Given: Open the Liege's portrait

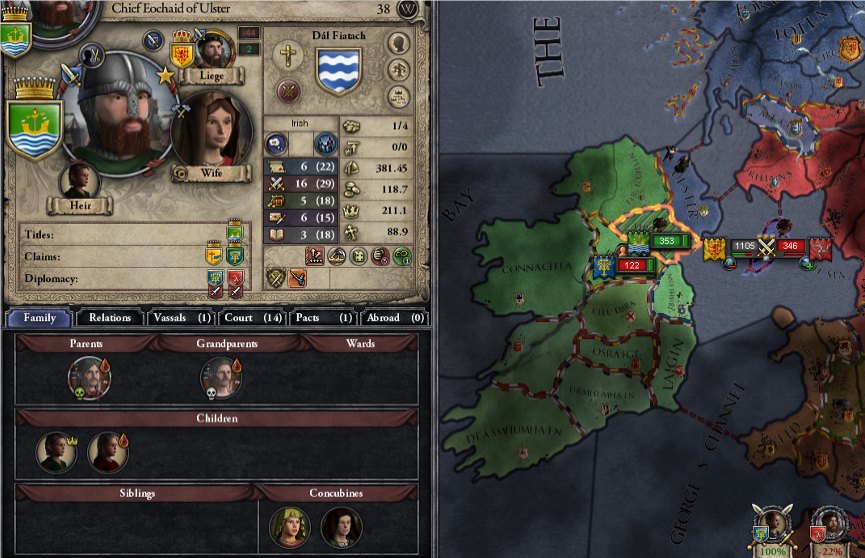Looking at the screenshot, I should (213, 50).
